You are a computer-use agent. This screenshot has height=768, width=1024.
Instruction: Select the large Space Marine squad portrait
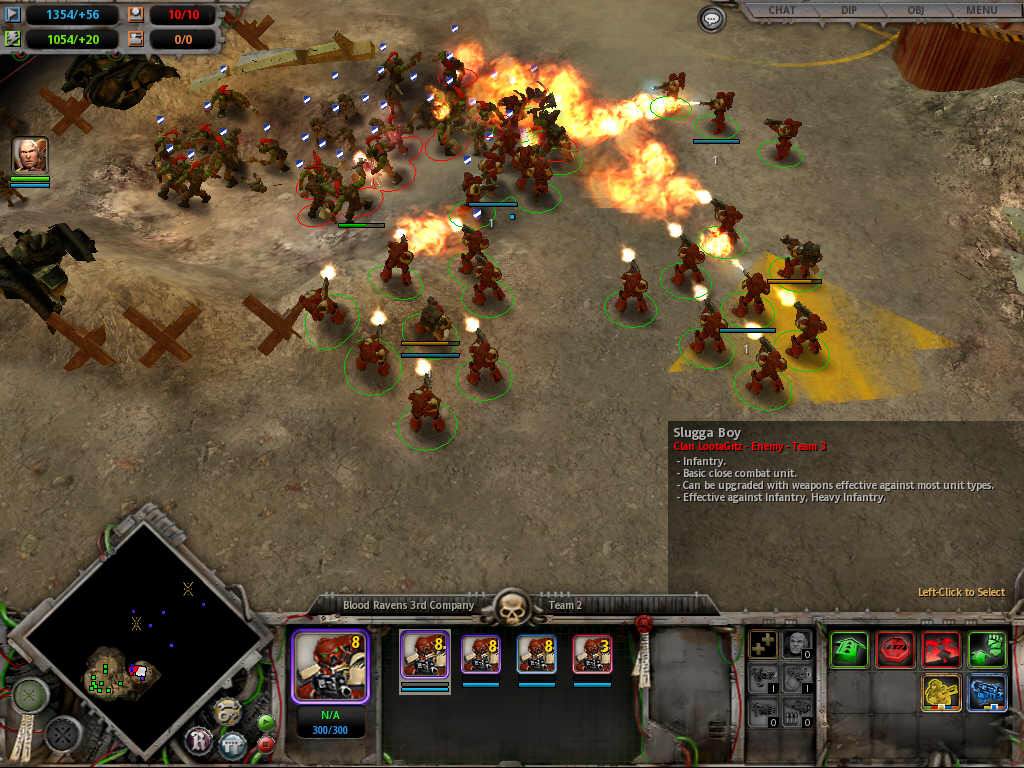click(330, 664)
